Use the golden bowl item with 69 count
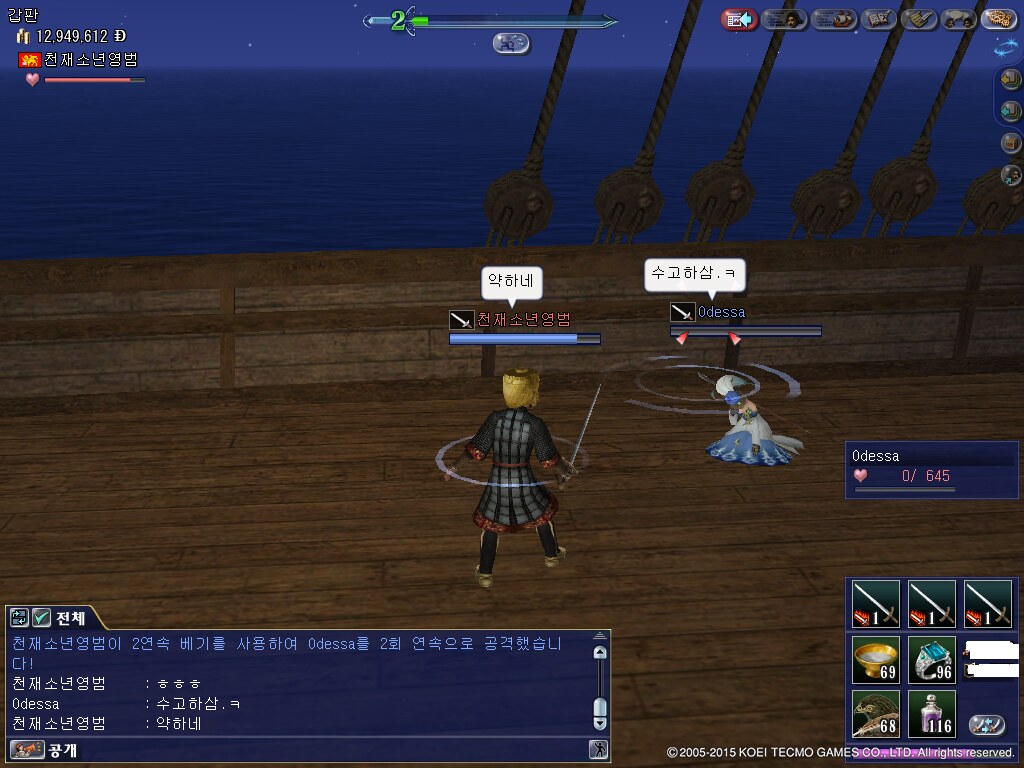The width and height of the screenshot is (1024, 768). [x=876, y=660]
